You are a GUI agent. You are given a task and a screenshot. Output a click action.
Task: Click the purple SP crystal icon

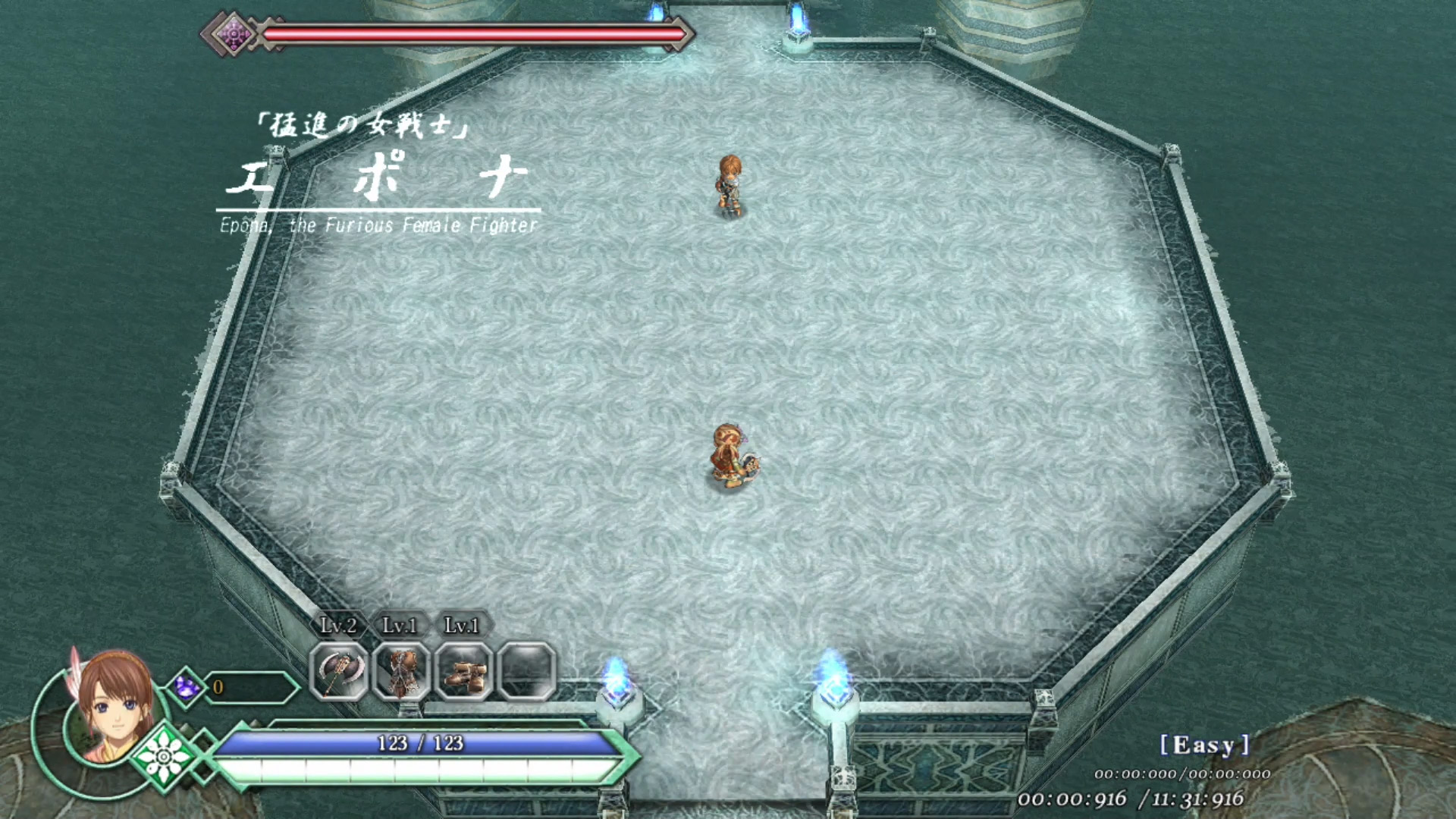tap(186, 687)
